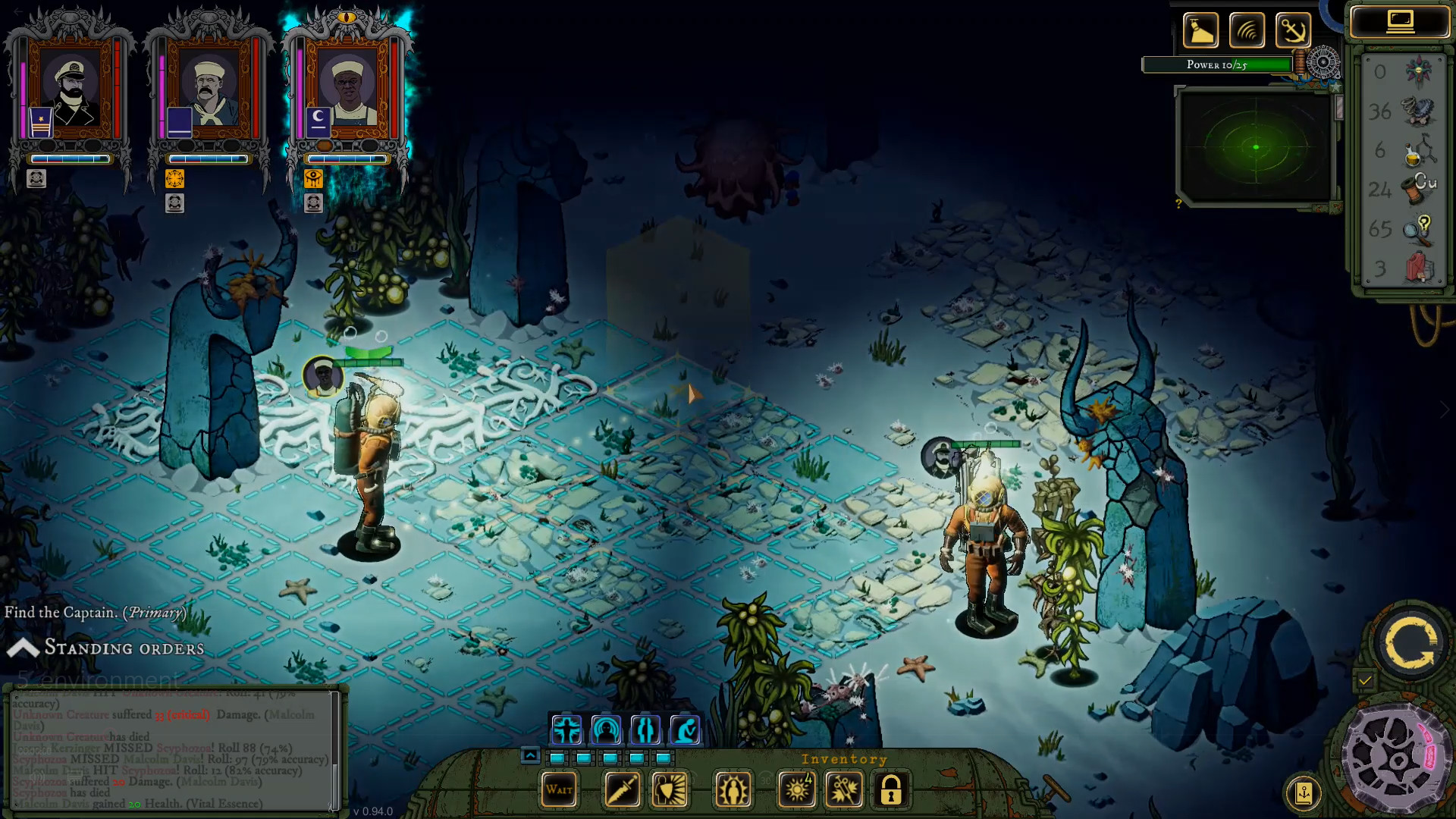This screenshot has width=1456, height=819.
Task: Use the sun flare consumable with 4 charges
Action: tap(796, 789)
